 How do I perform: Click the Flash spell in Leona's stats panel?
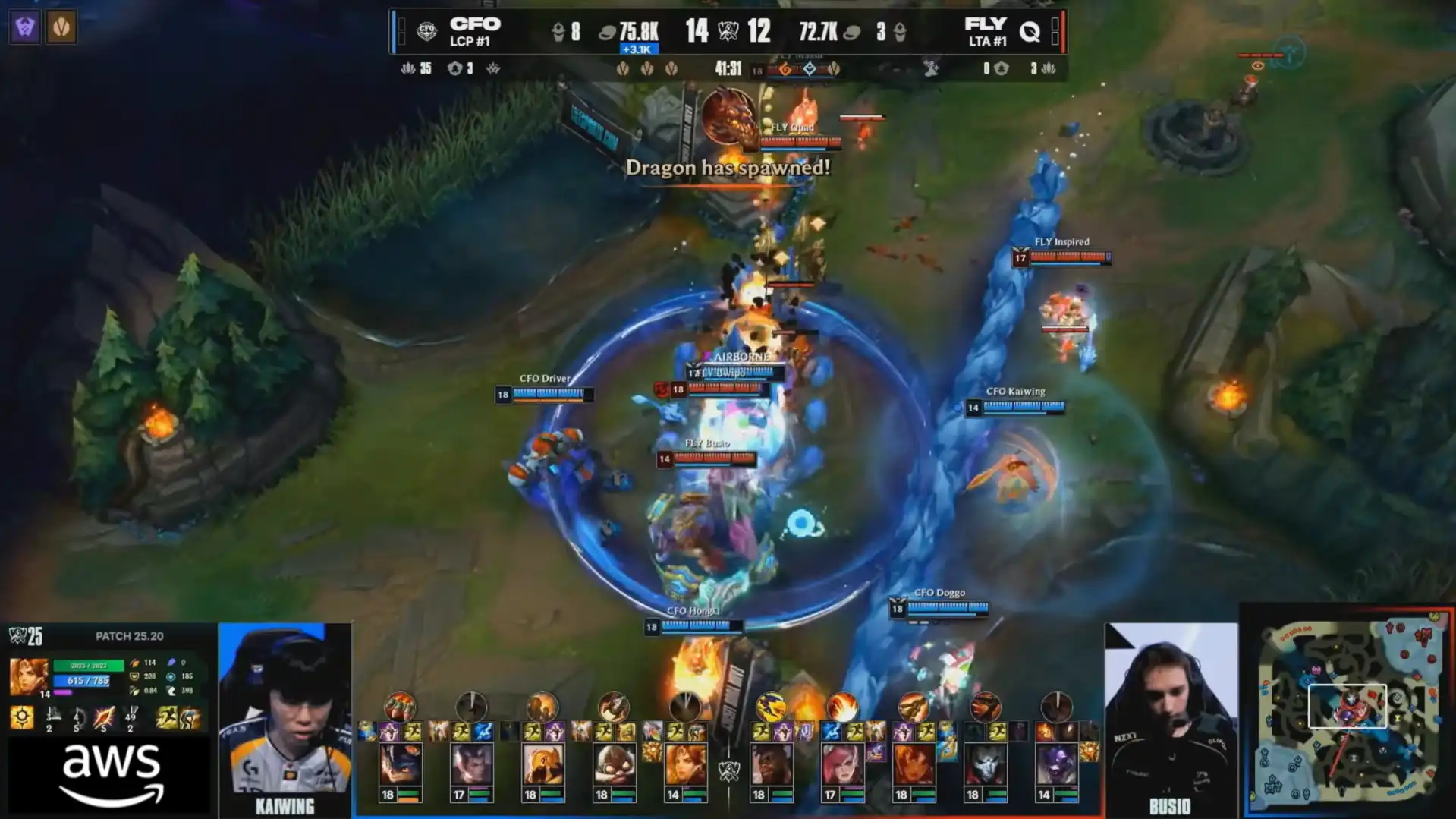click(x=166, y=717)
